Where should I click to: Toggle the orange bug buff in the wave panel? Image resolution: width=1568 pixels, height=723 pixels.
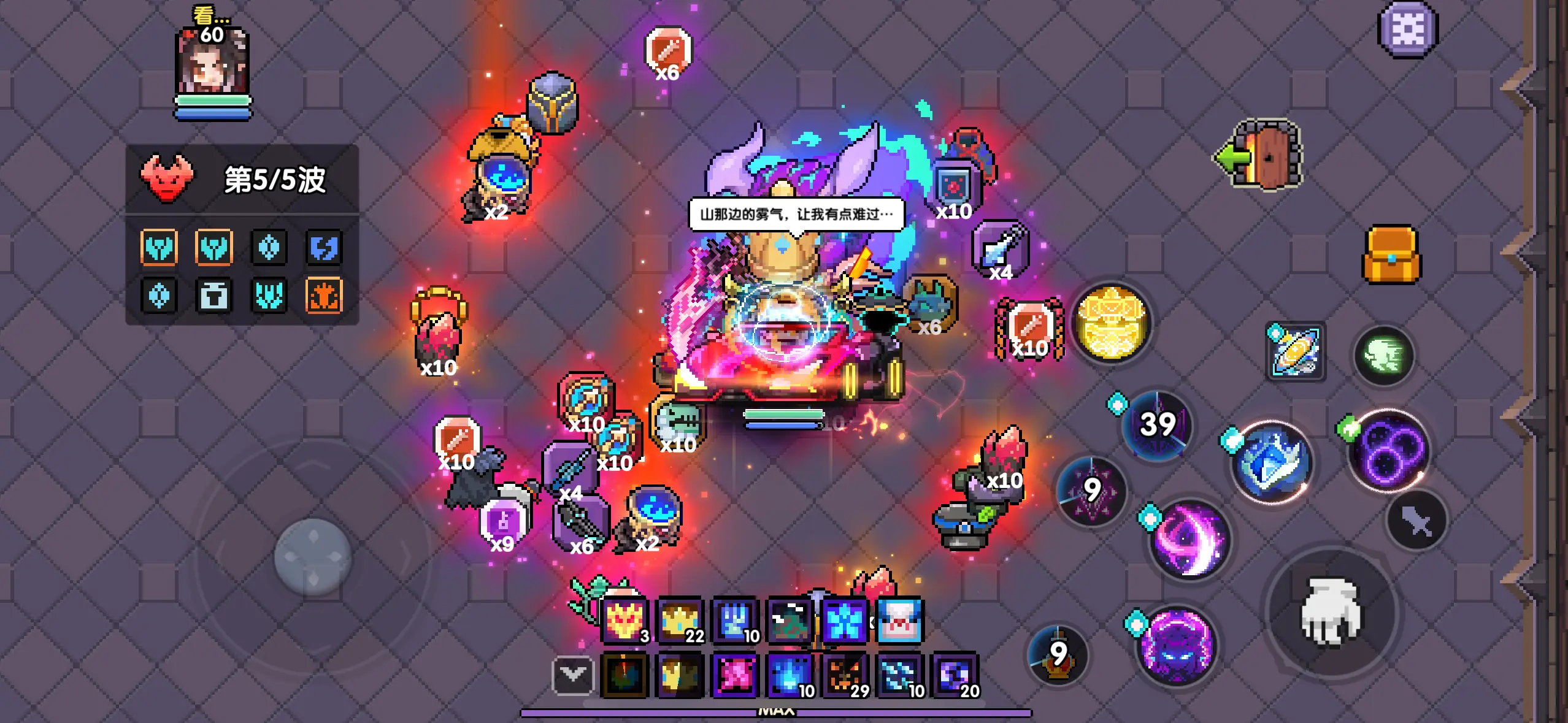point(325,296)
